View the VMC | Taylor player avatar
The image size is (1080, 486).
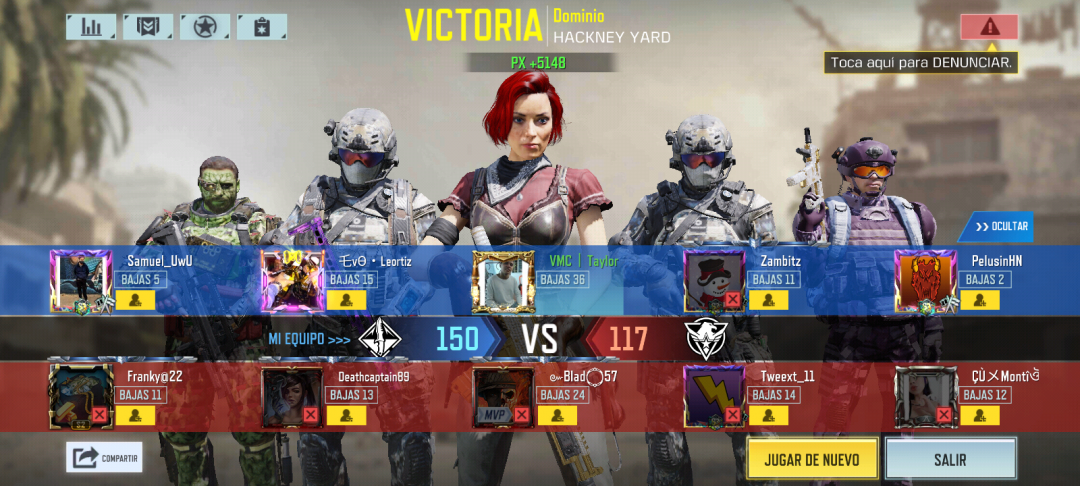(503, 281)
